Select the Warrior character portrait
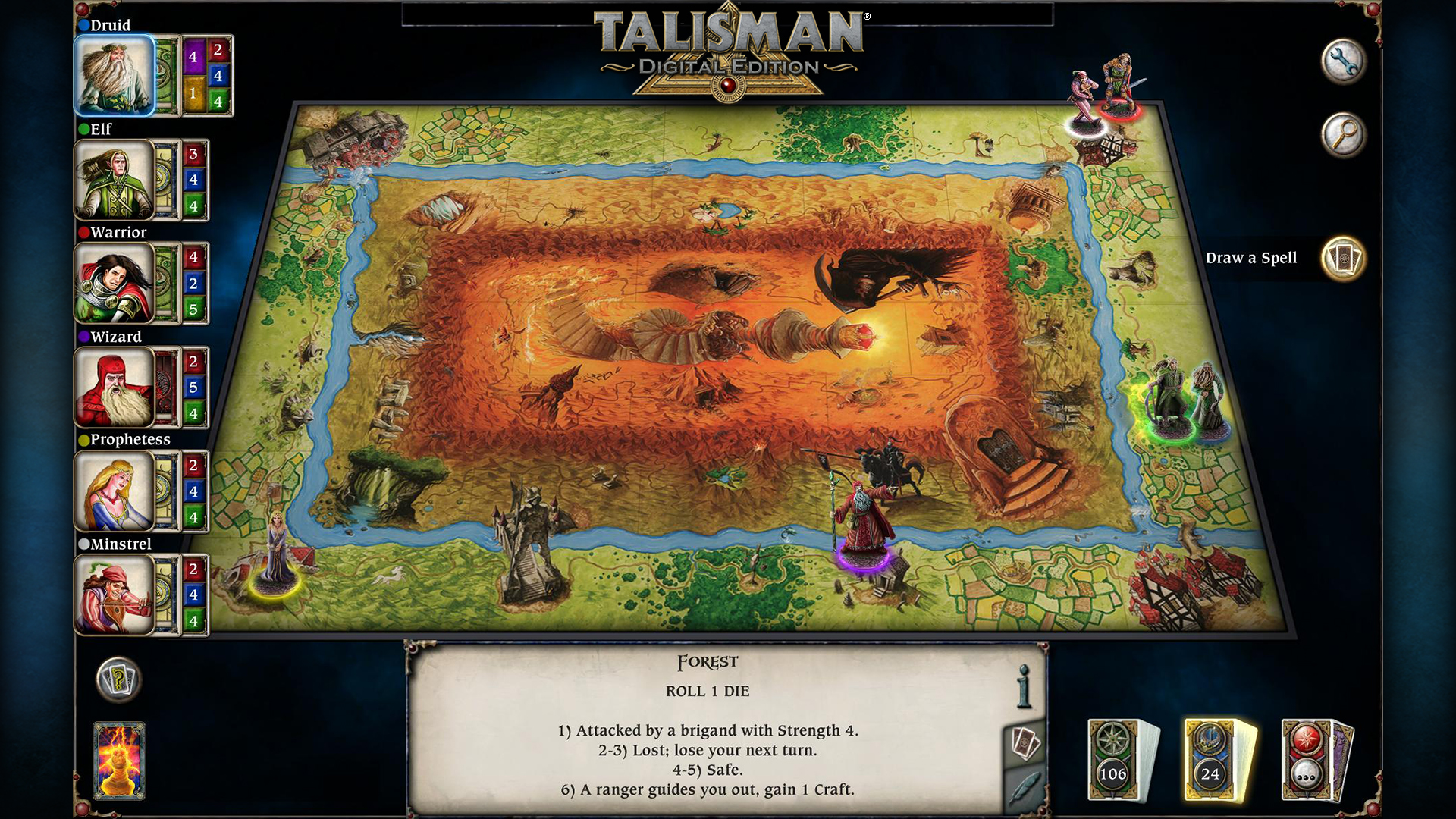The image size is (1456, 819). pos(115,284)
